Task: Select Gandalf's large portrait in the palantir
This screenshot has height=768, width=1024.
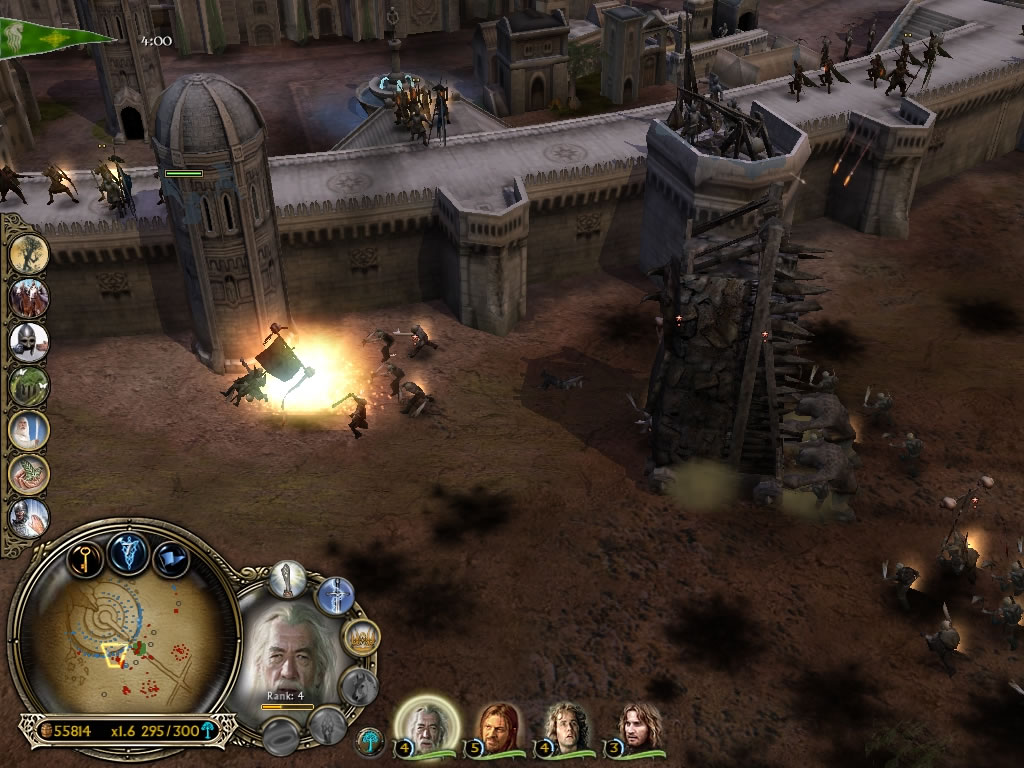Action: click(290, 650)
